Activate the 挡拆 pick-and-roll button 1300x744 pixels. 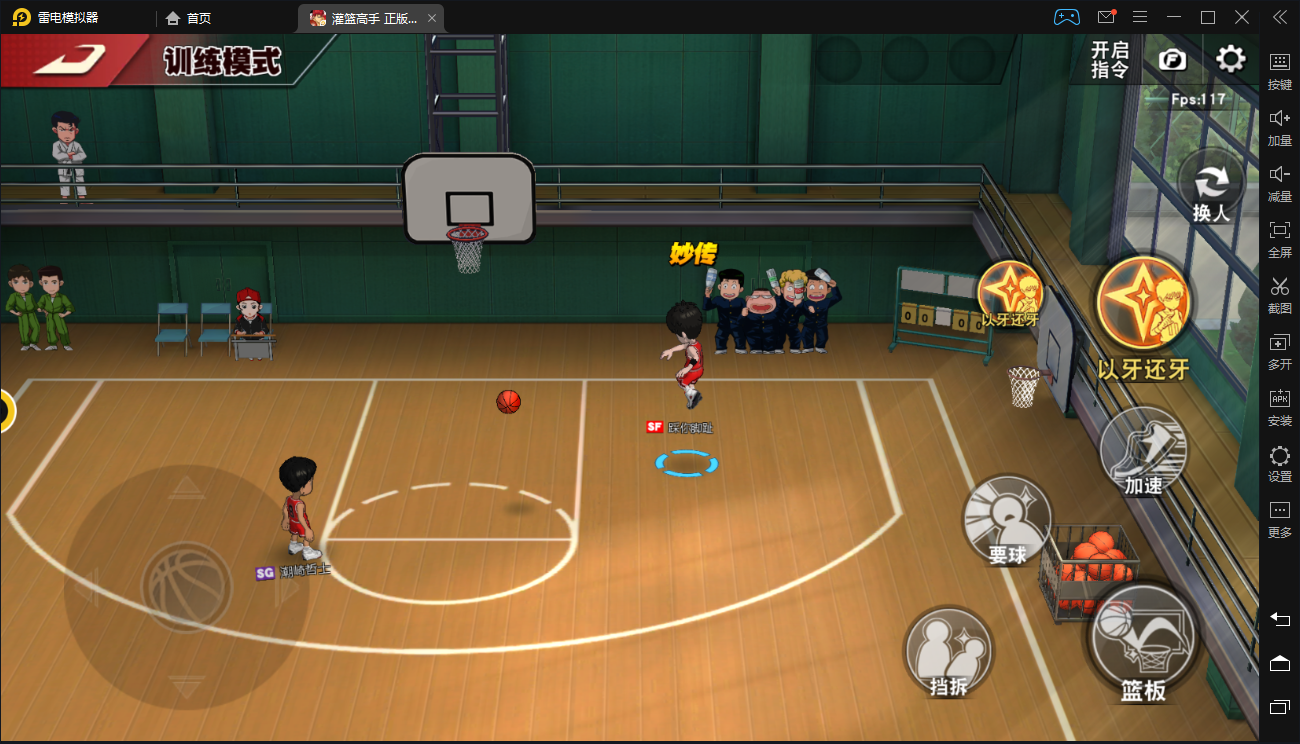click(x=949, y=652)
